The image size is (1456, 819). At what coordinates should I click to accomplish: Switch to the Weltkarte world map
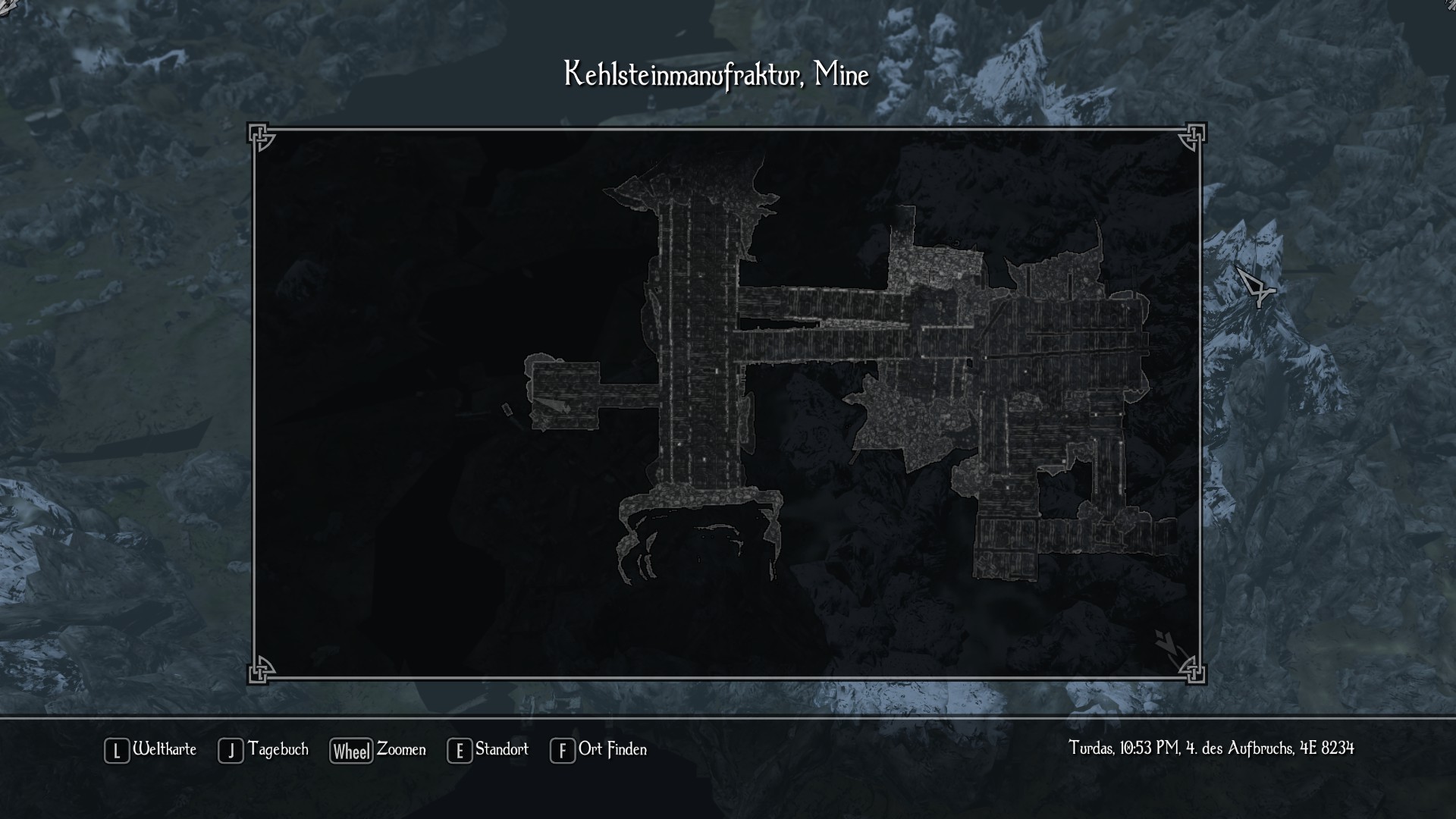tap(150, 750)
